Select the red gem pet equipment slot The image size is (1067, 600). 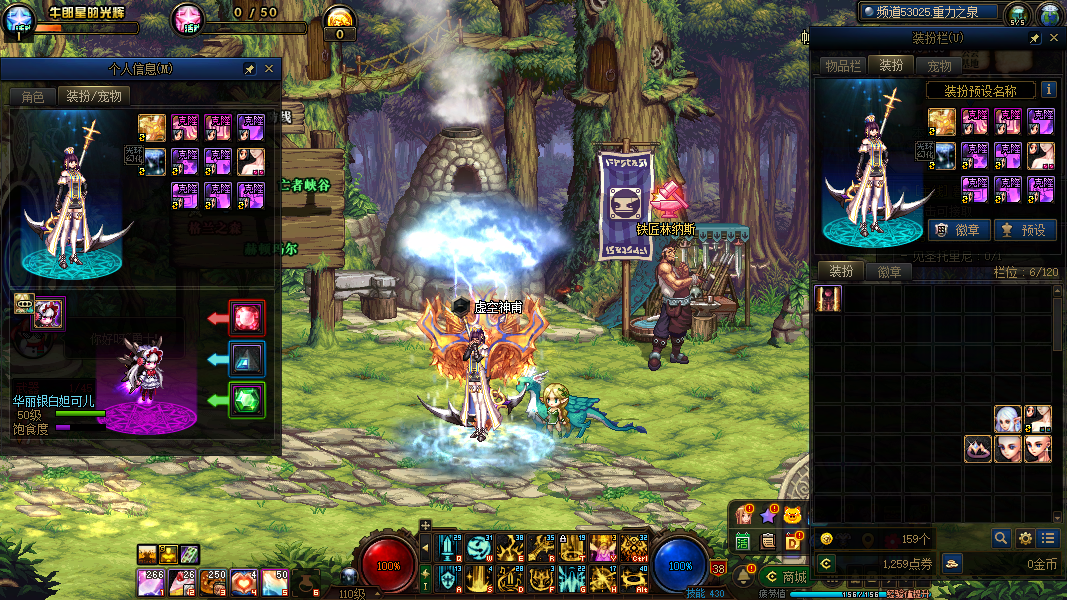pyautogui.click(x=247, y=318)
